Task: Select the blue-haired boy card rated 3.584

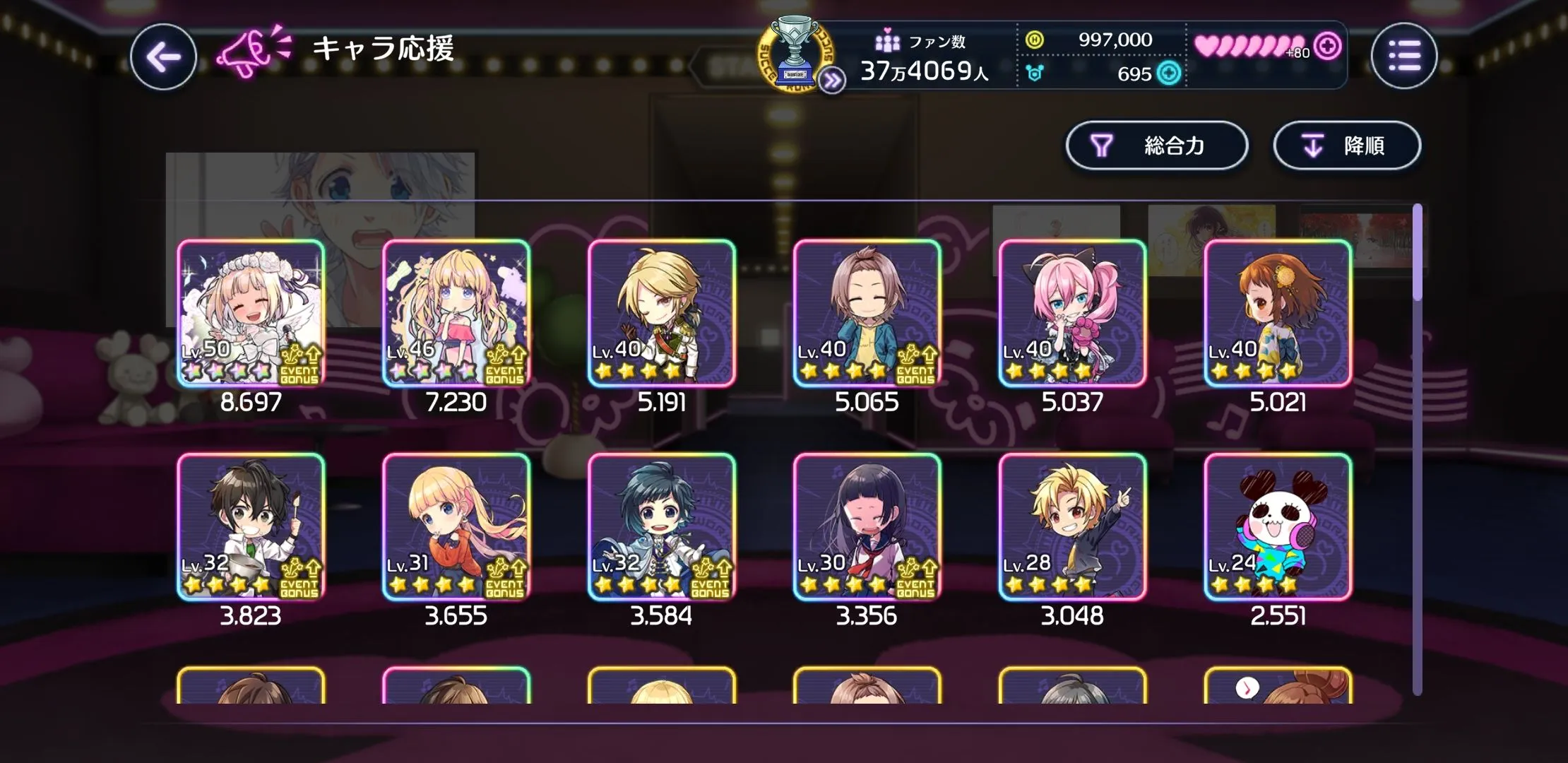Action: [662, 527]
